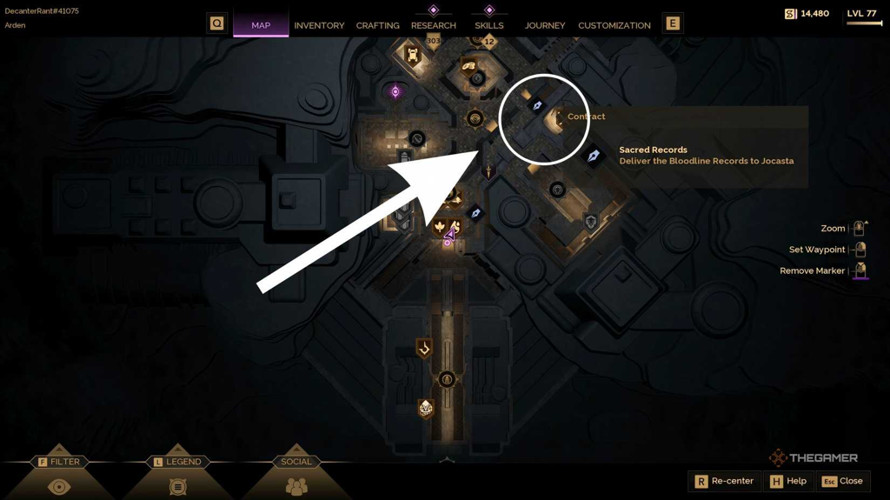The width and height of the screenshot is (890, 500).
Task: Open the Social panel
Action: pos(296,476)
